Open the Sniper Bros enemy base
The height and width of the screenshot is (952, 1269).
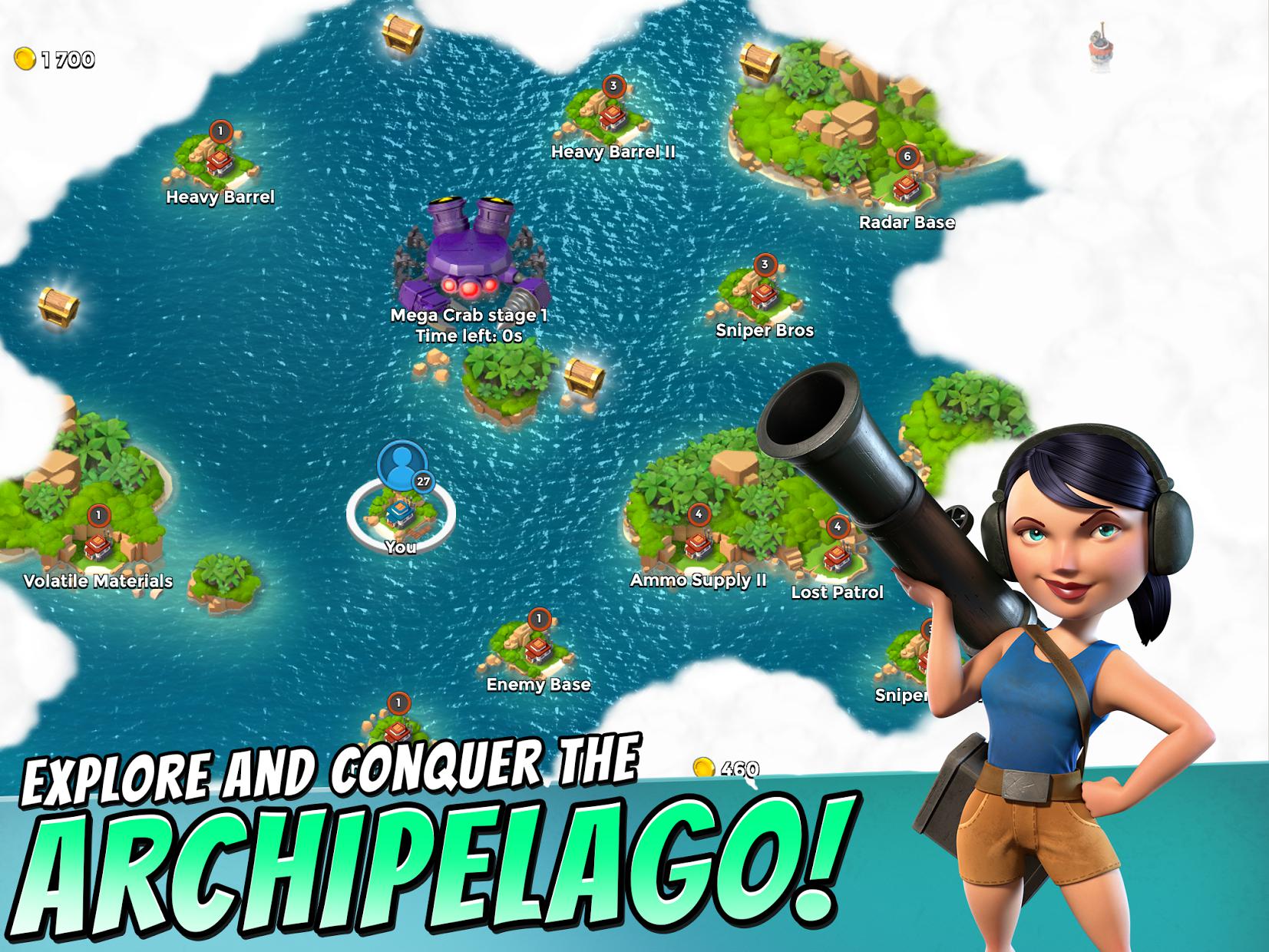[764, 296]
